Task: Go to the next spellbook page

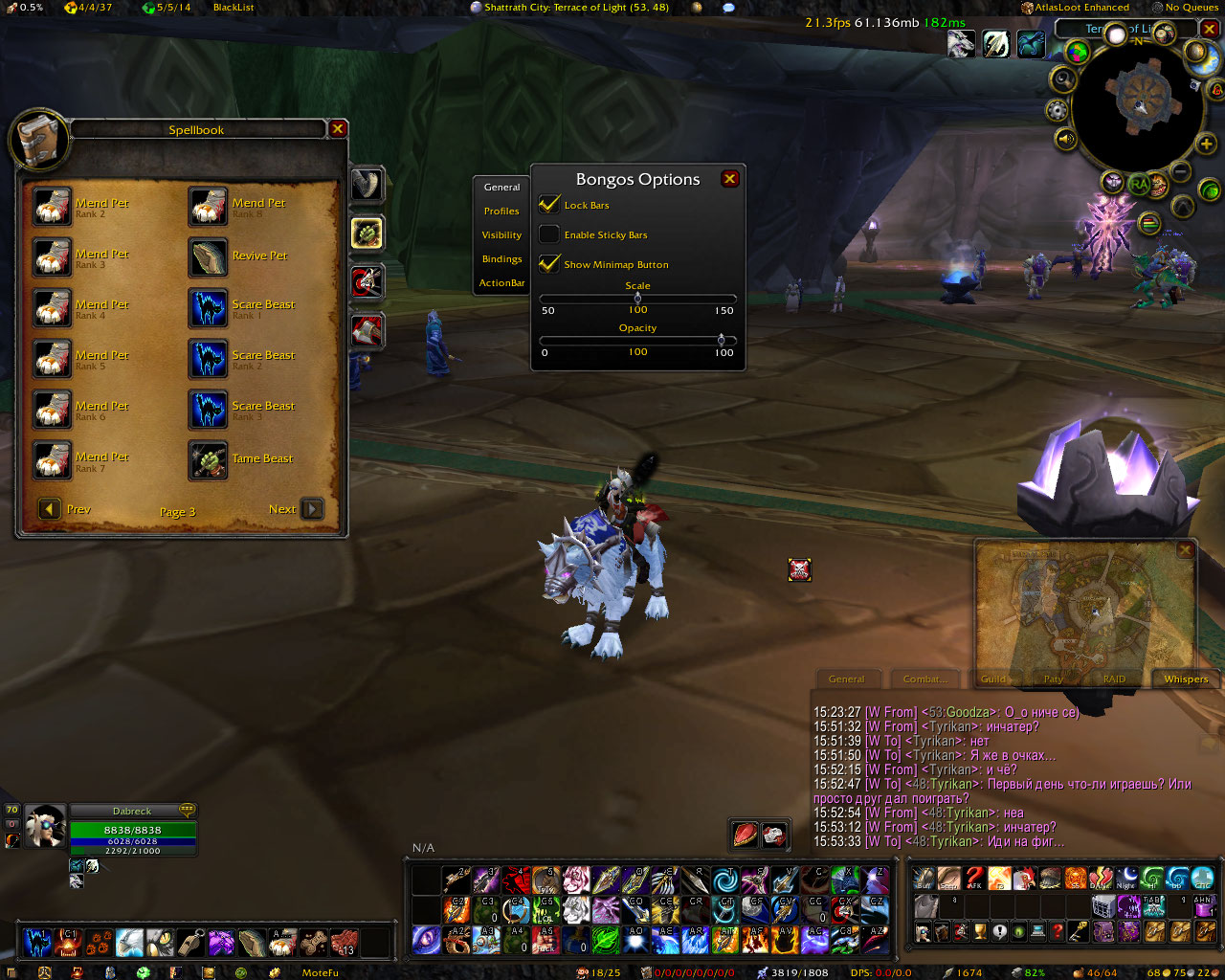Action: coord(312,509)
